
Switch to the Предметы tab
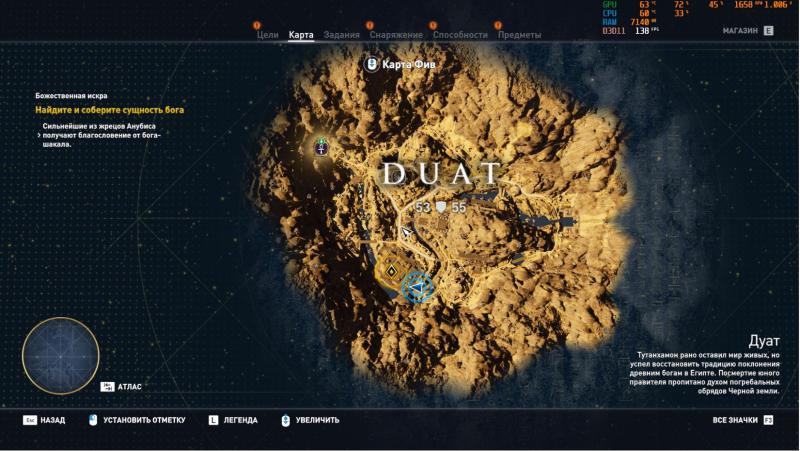[519, 35]
